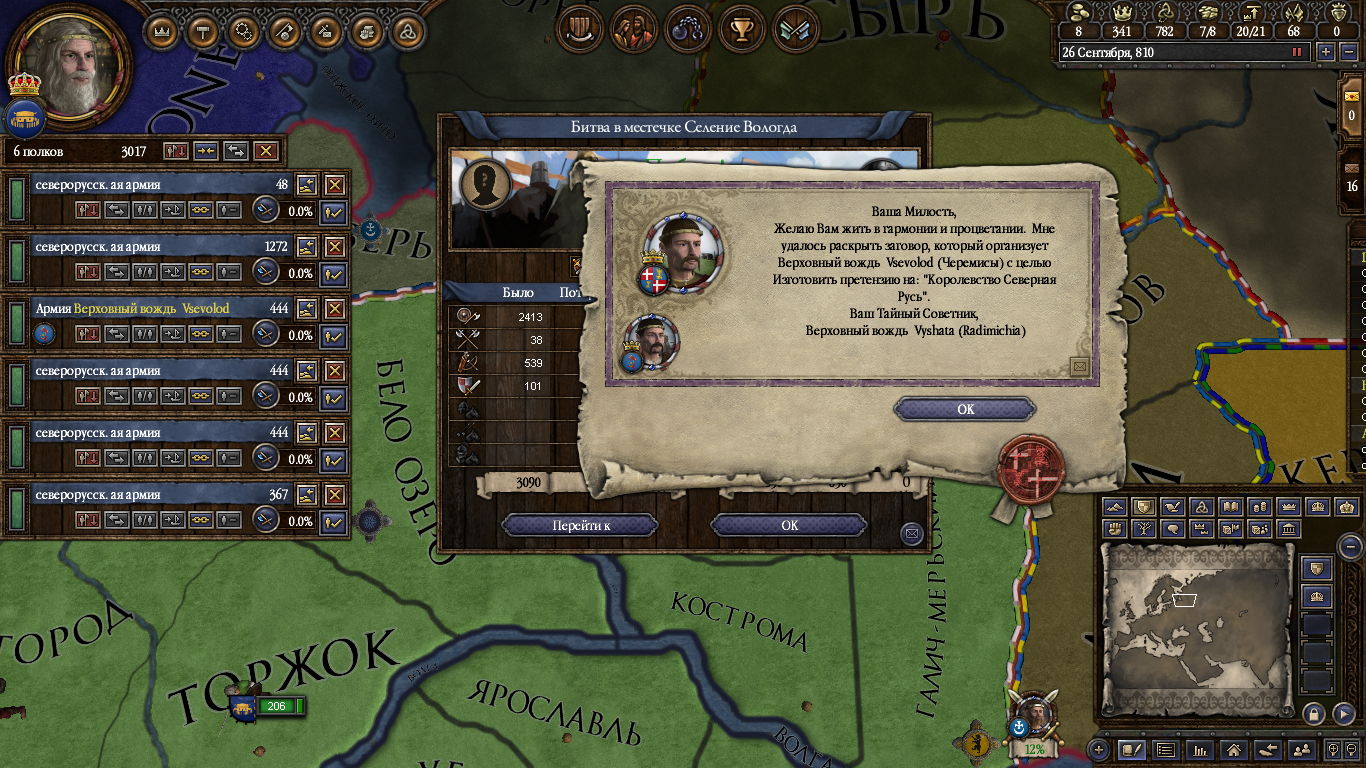This screenshot has width=1366, height=768.
Task: Increase game speed with the plus button
Action: tap(1326, 52)
